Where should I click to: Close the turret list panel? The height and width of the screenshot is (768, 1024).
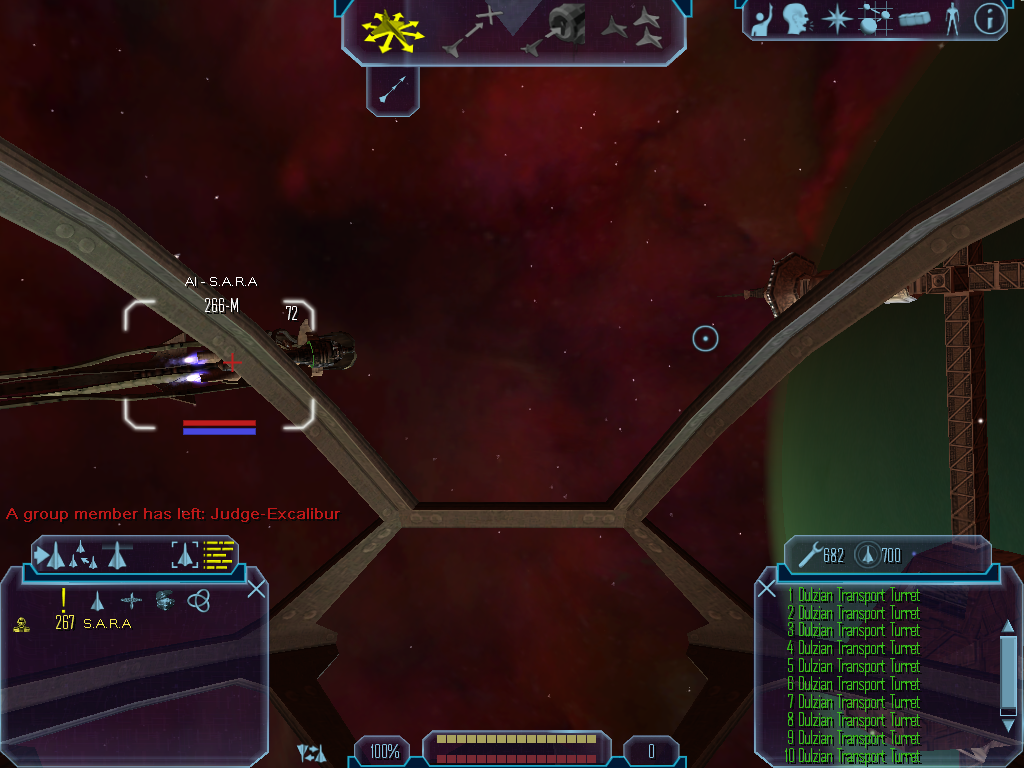(767, 589)
